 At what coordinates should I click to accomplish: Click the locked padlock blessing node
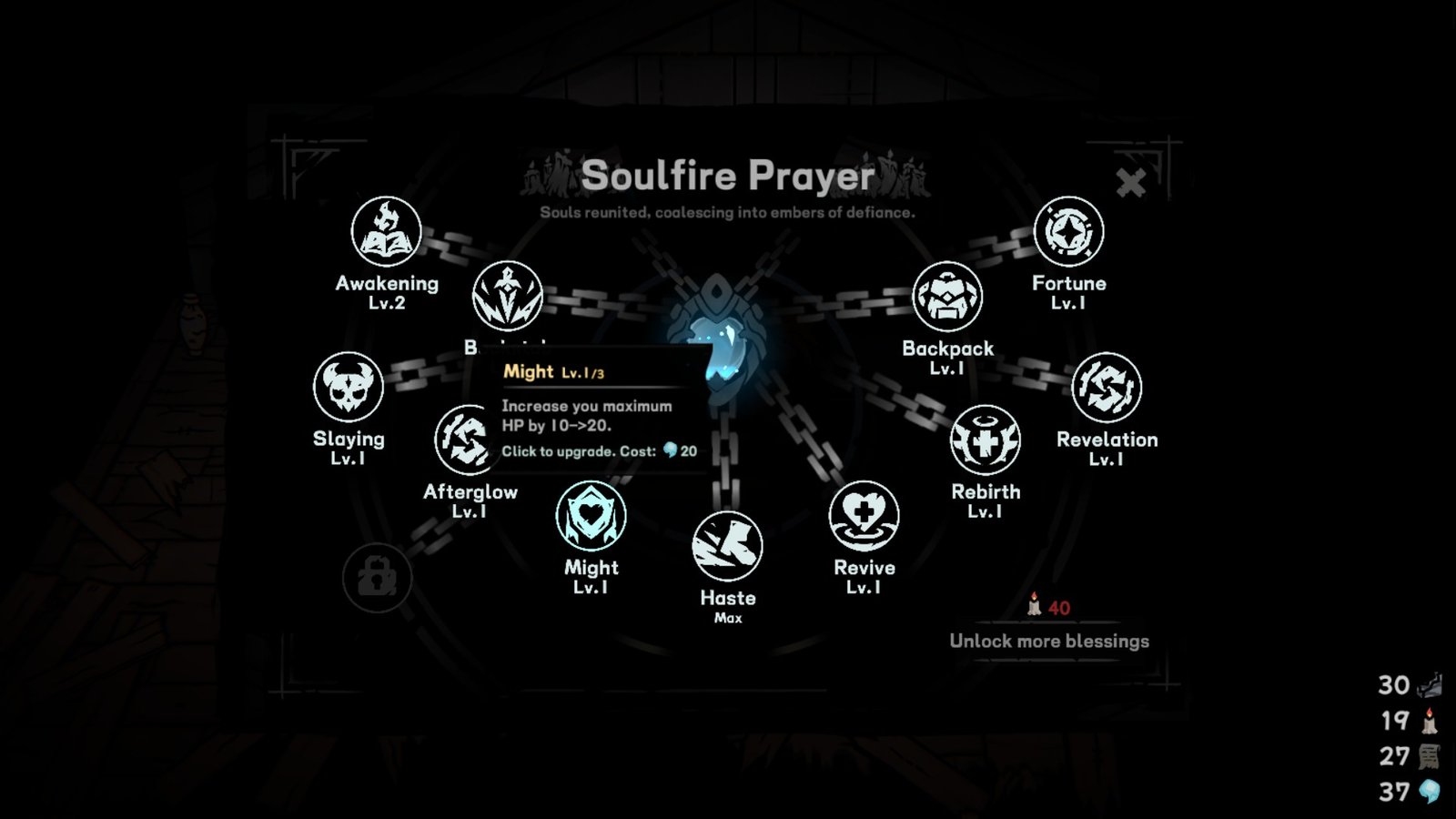click(377, 577)
